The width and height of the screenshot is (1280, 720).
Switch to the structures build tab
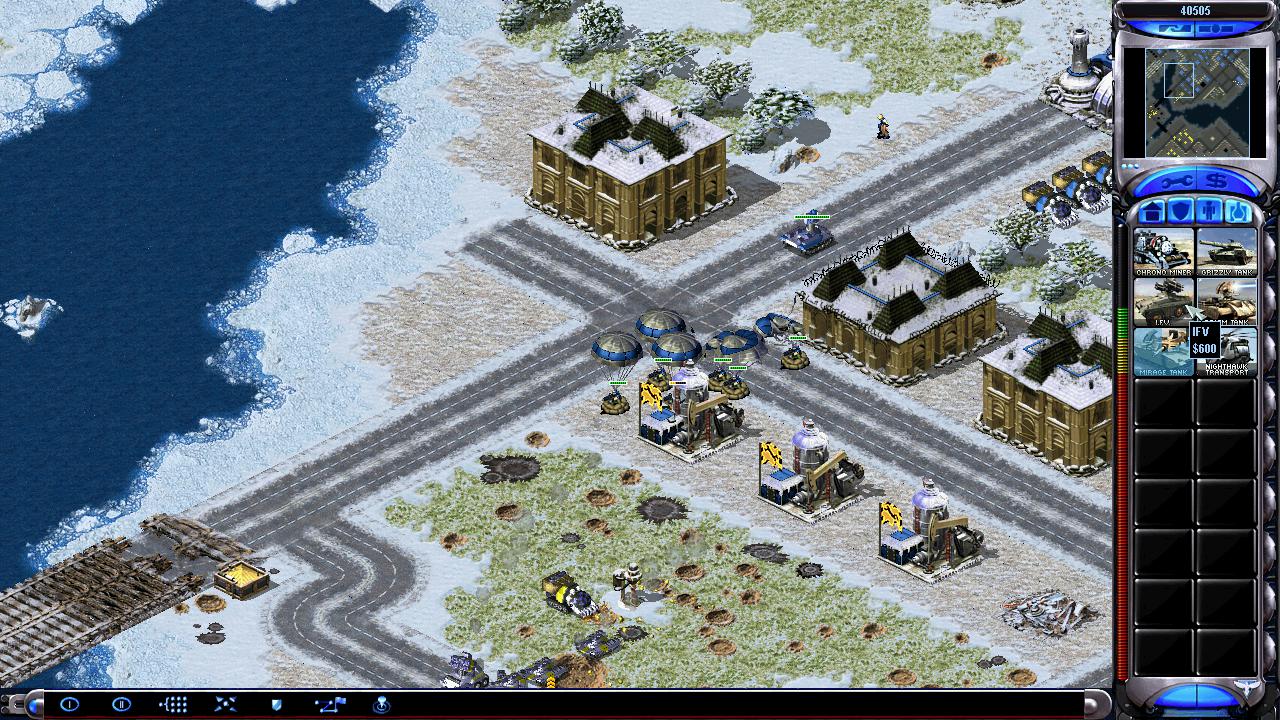coord(1152,212)
